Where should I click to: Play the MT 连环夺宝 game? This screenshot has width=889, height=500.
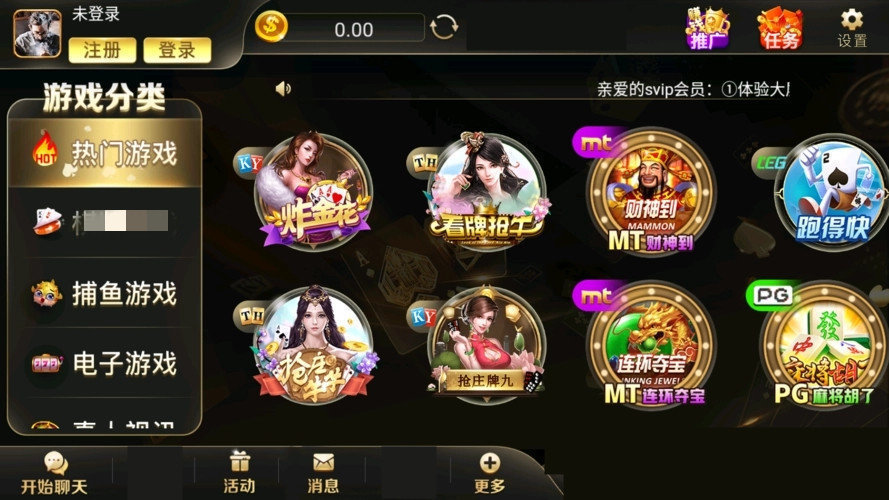pyautogui.click(x=650, y=345)
